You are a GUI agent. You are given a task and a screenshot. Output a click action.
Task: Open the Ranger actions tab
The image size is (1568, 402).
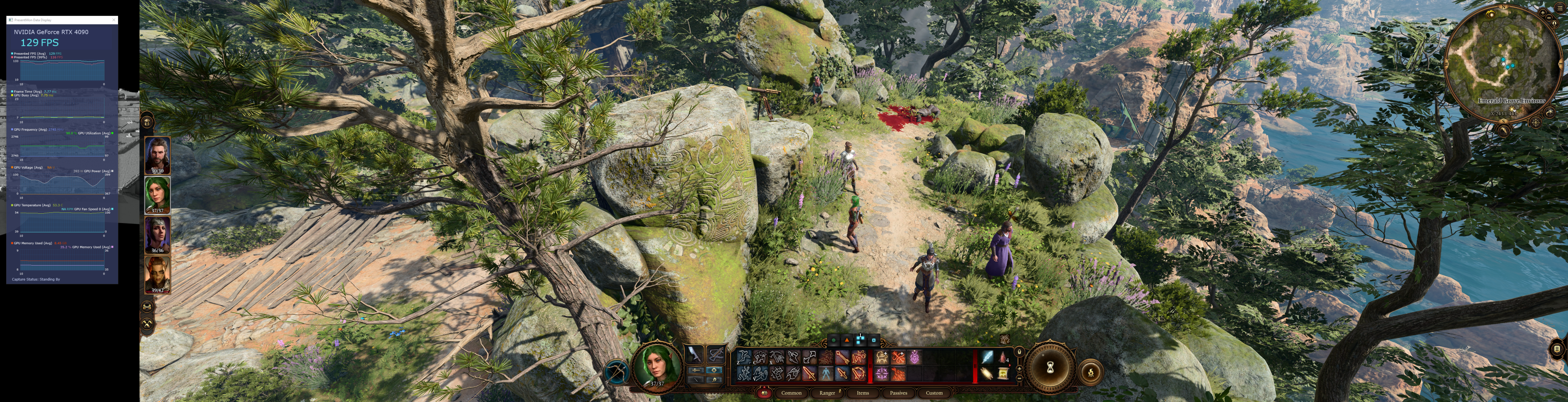pos(827,393)
